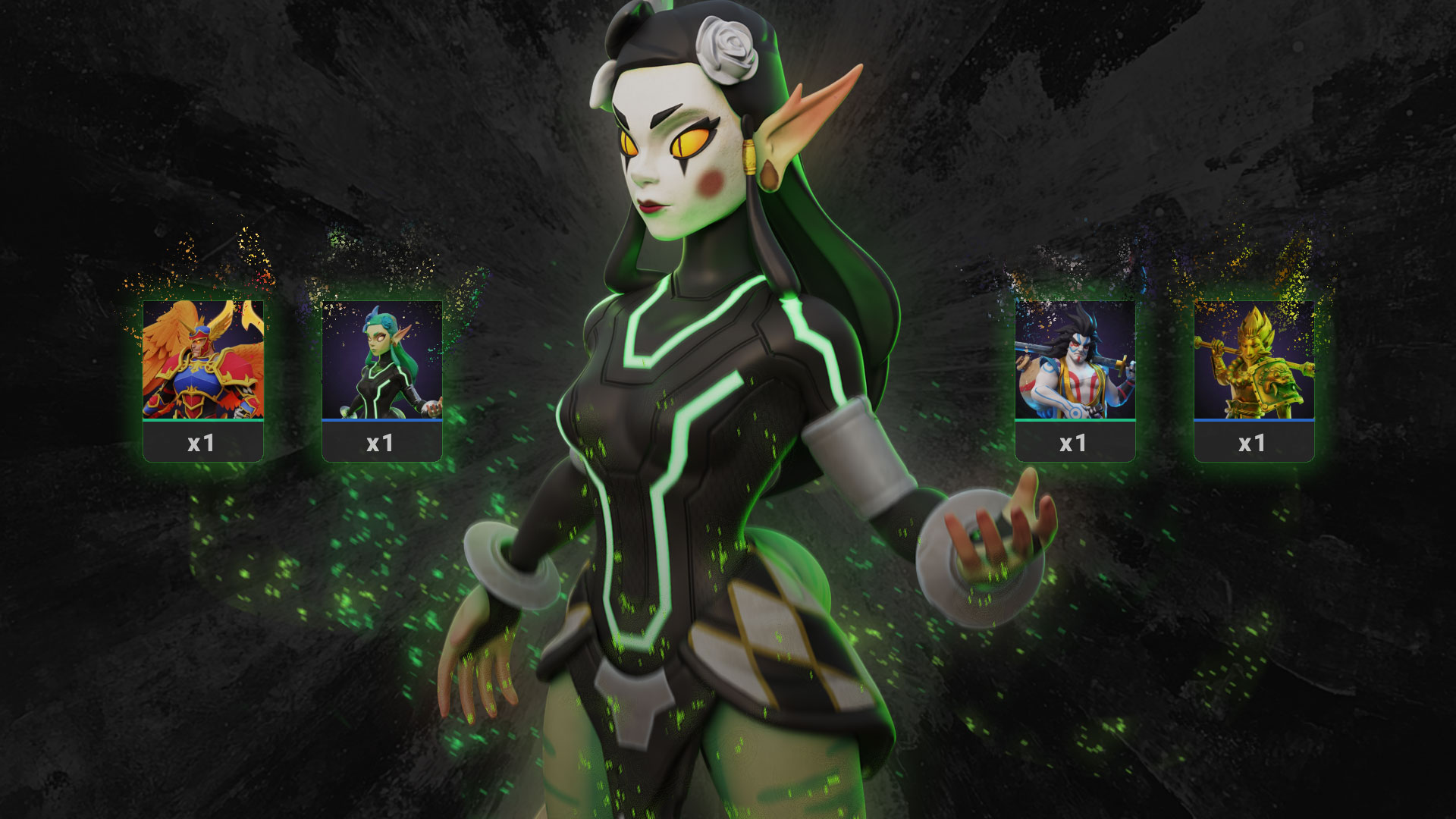Viewport: 1456px width, 819px height.
Task: Select the golden warrior card
Action: (x=1254, y=379)
